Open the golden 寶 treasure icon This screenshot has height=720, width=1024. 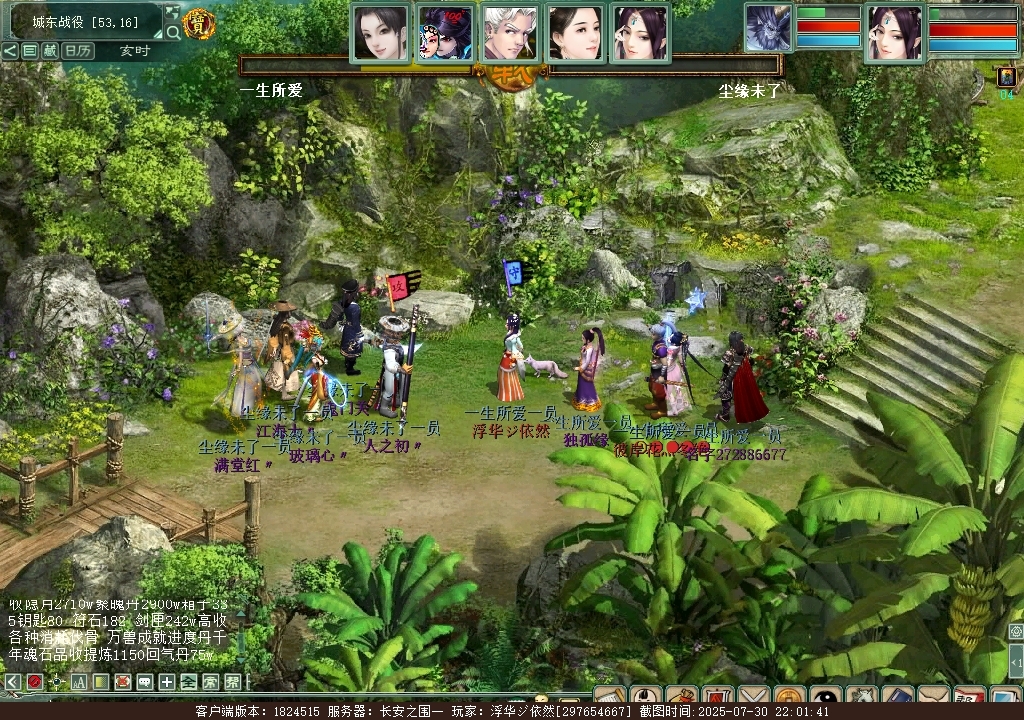tap(200, 24)
